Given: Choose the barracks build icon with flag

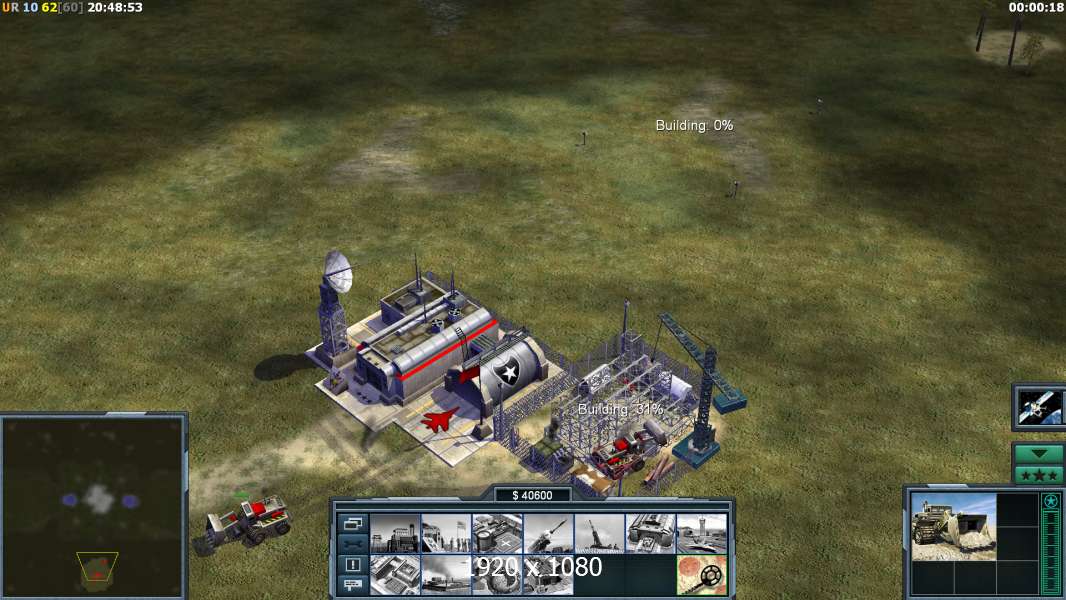Looking at the screenshot, I should 446,533.
